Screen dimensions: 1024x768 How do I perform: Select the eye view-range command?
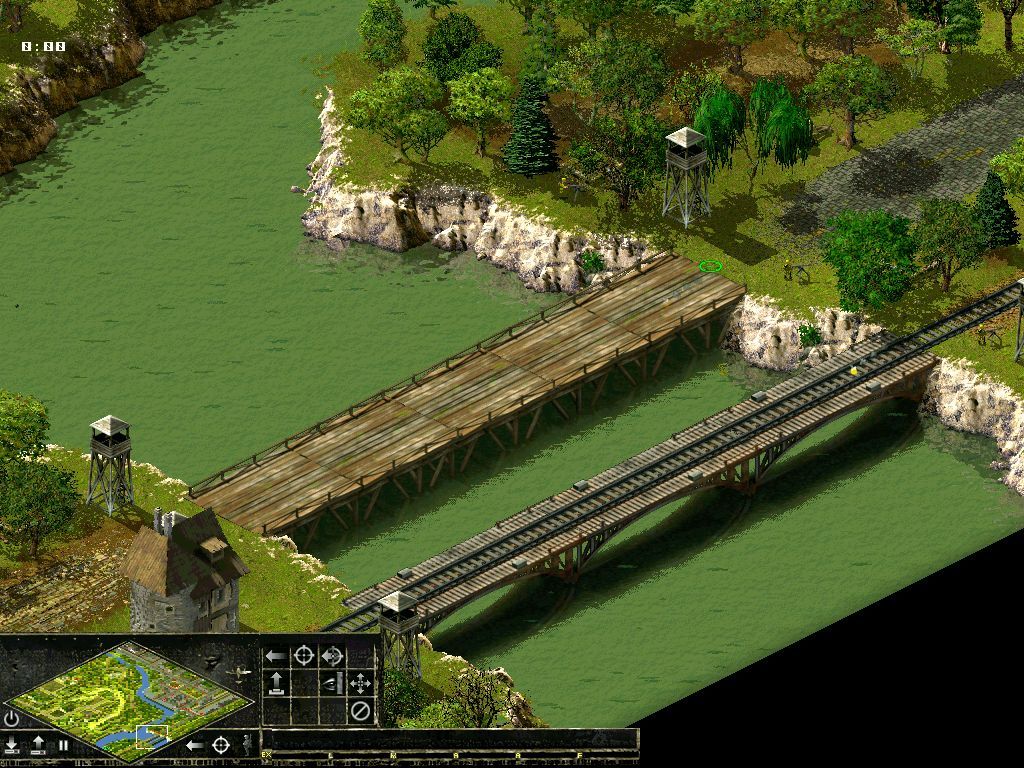(x=332, y=684)
